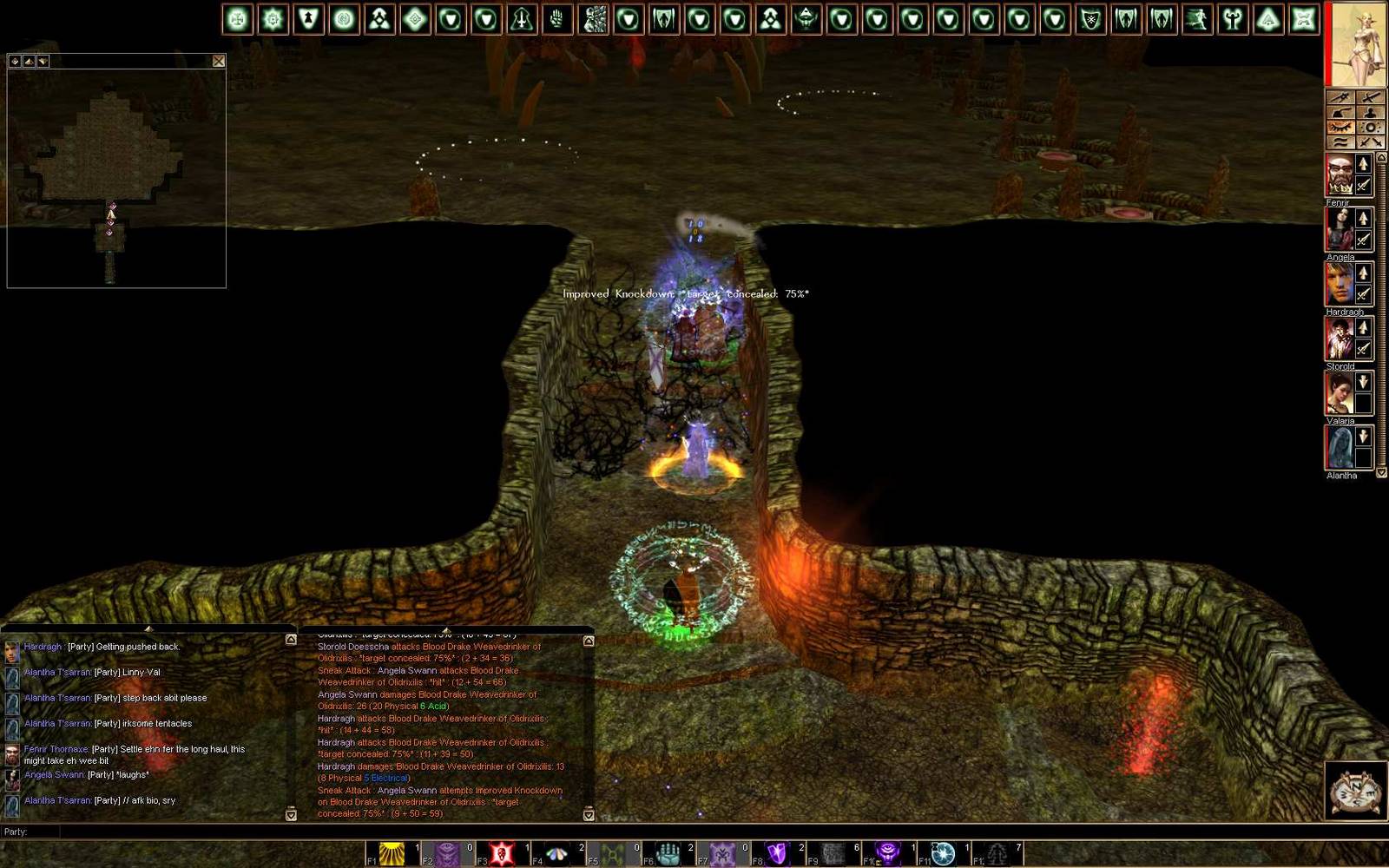Select Hardragh's party portrait
This screenshot has width=1389, height=868.
tap(1340, 285)
